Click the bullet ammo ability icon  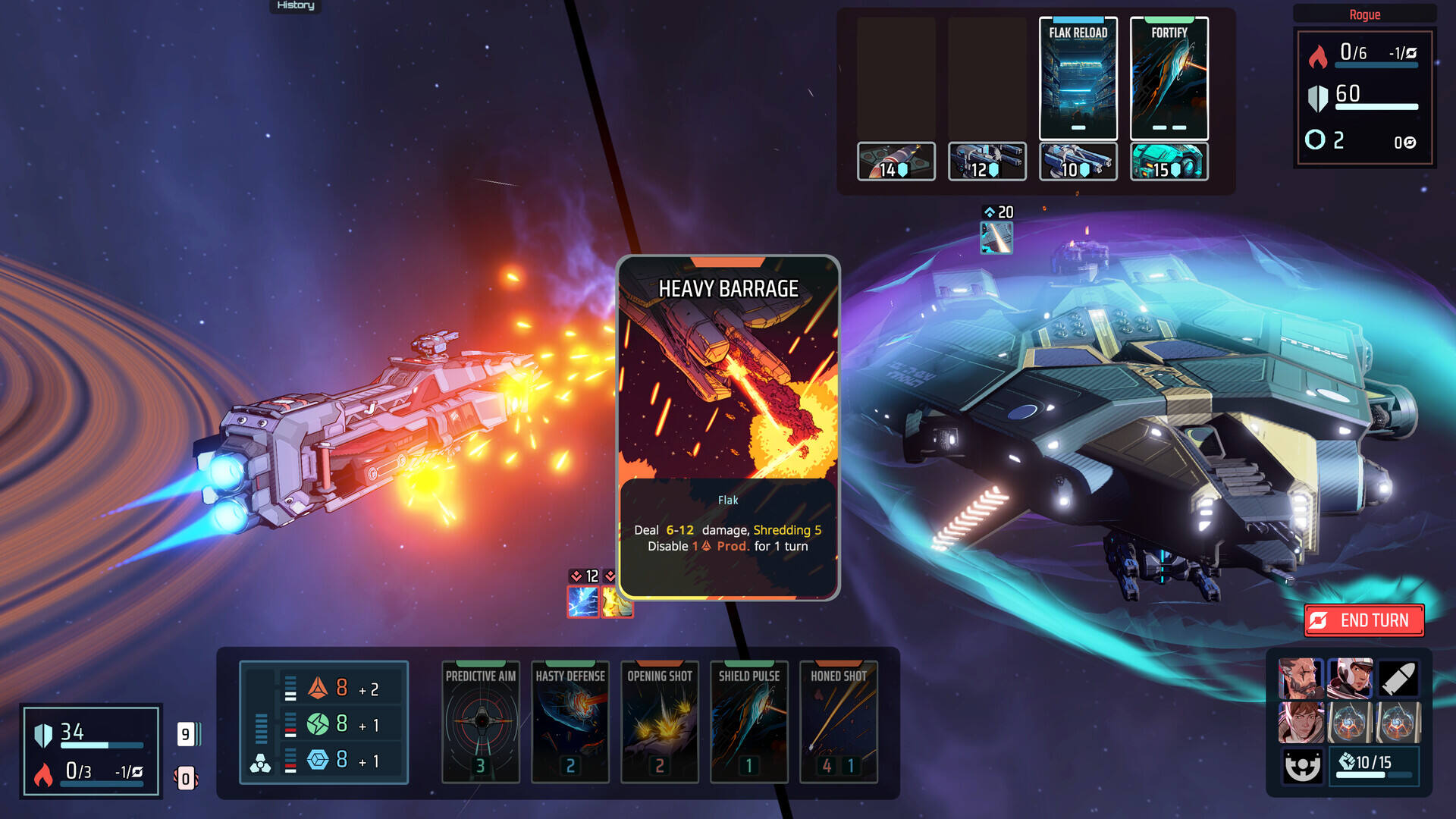click(1398, 678)
